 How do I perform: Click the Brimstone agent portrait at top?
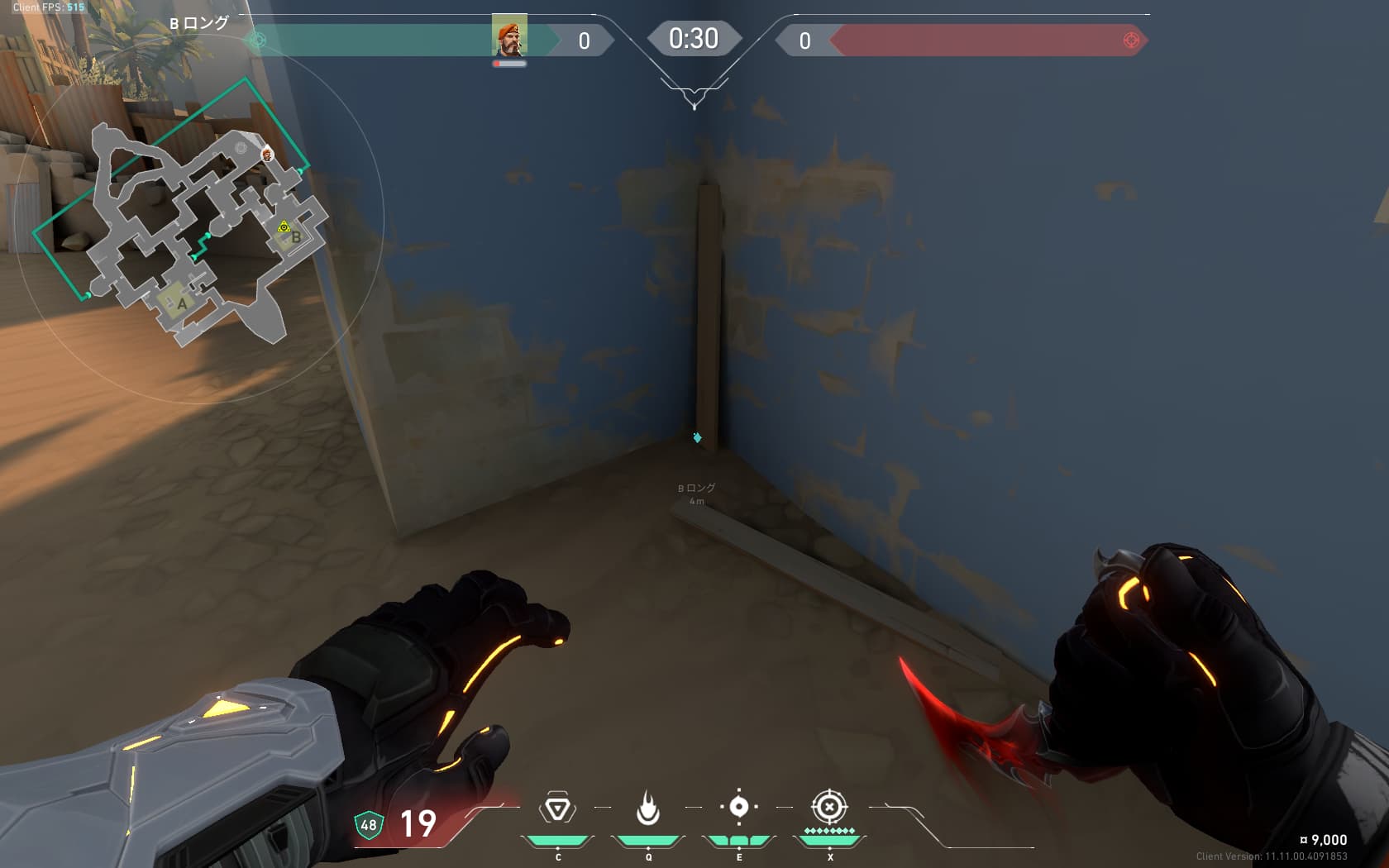pyautogui.click(x=509, y=36)
